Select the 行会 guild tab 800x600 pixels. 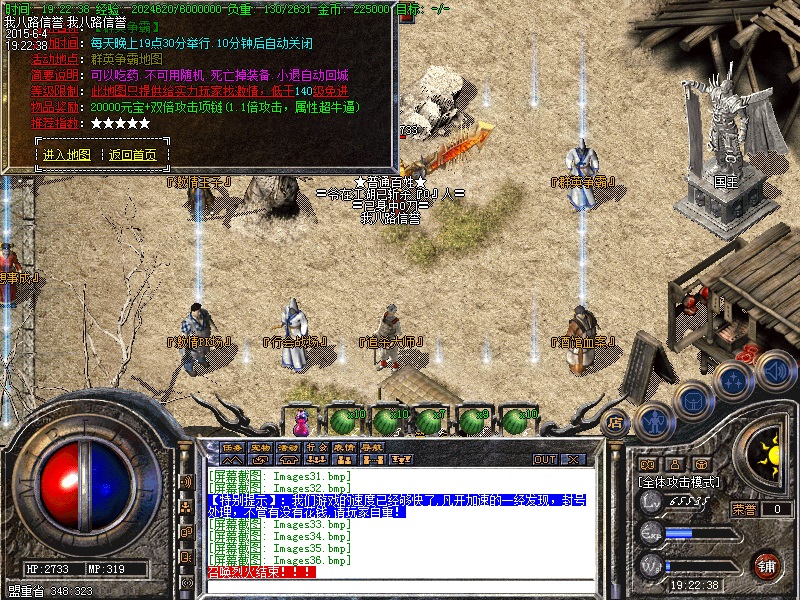(317, 447)
